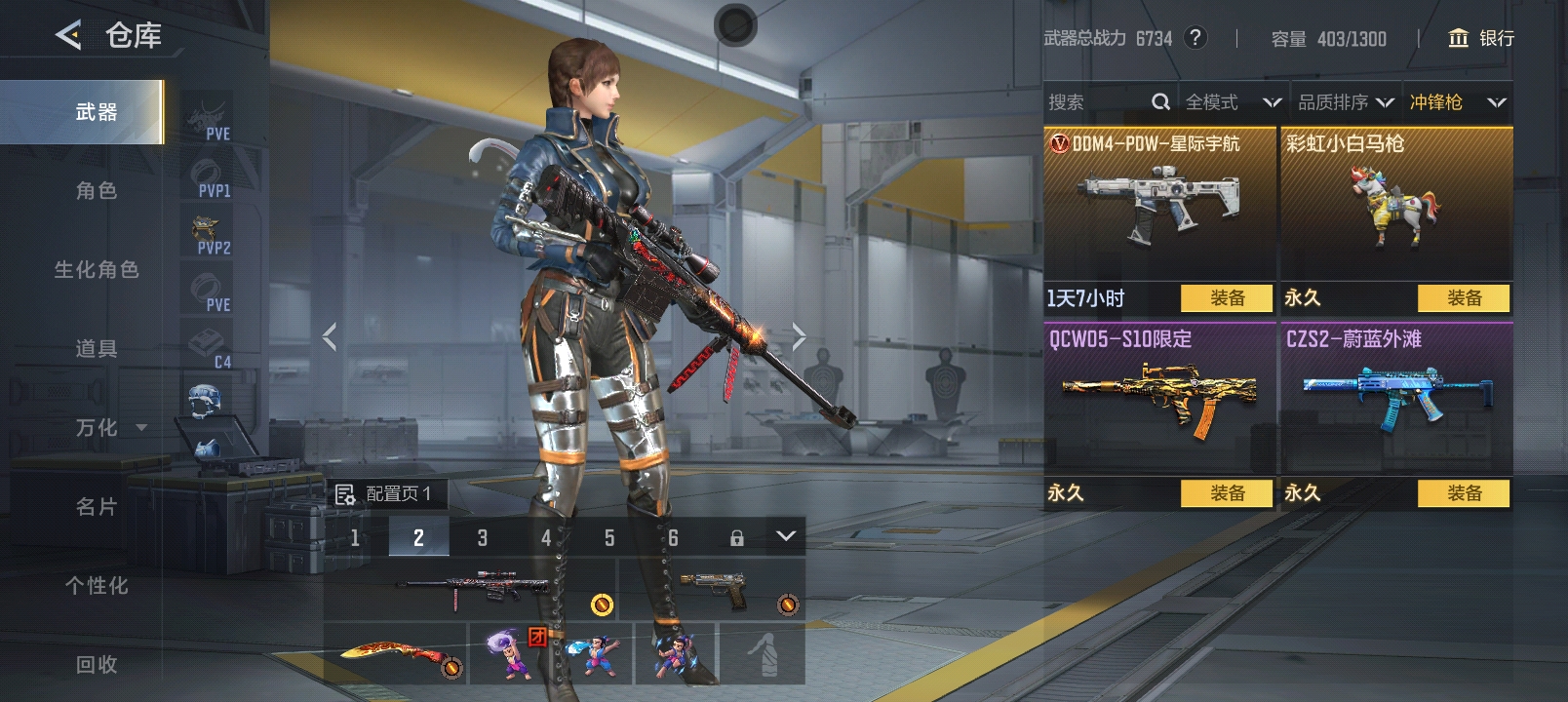Switch to the 个性化 tab
1568x702 pixels.
click(x=97, y=586)
